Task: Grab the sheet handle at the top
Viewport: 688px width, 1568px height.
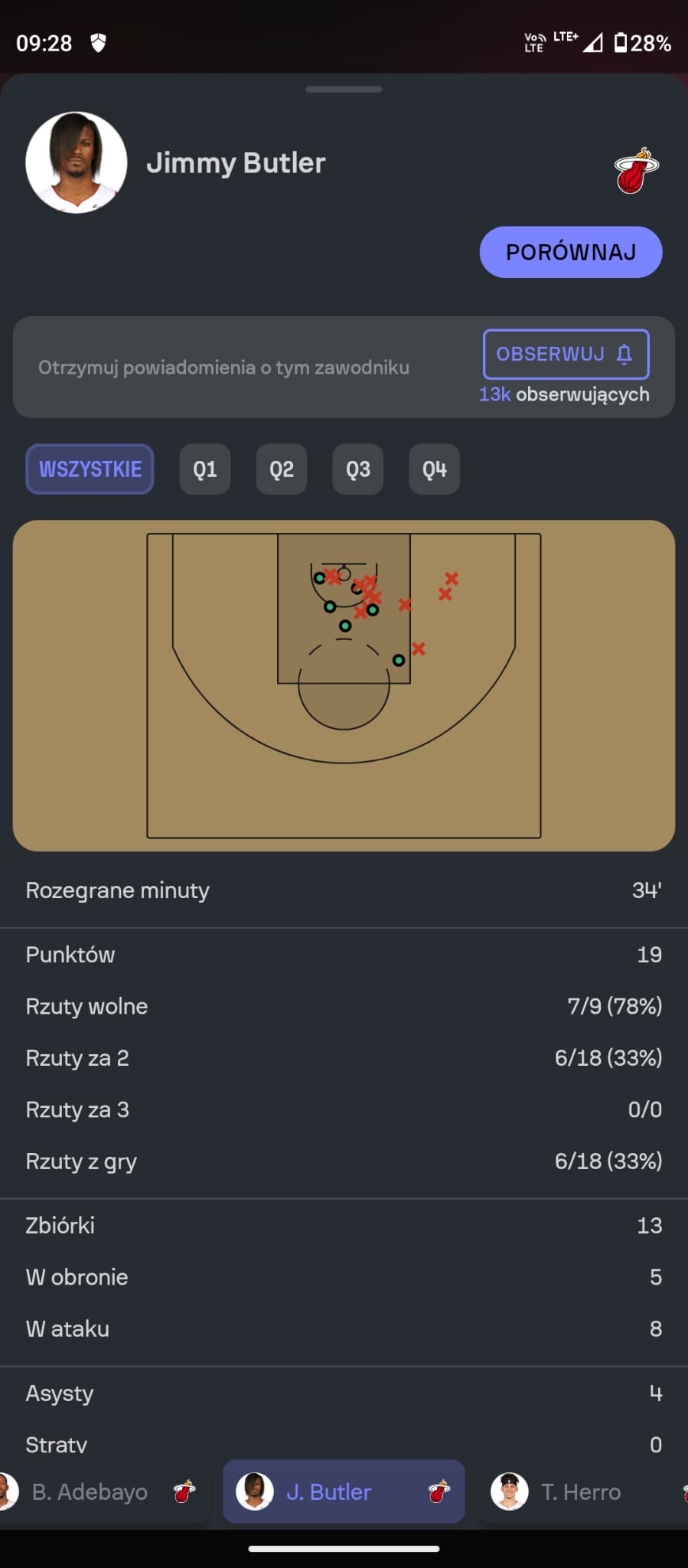Action: [x=344, y=90]
